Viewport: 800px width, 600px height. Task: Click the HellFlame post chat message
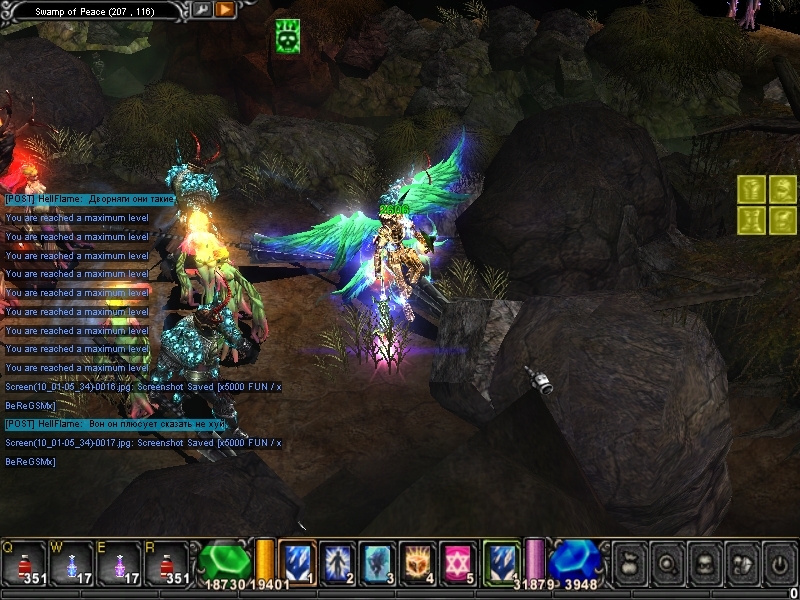click(x=90, y=200)
